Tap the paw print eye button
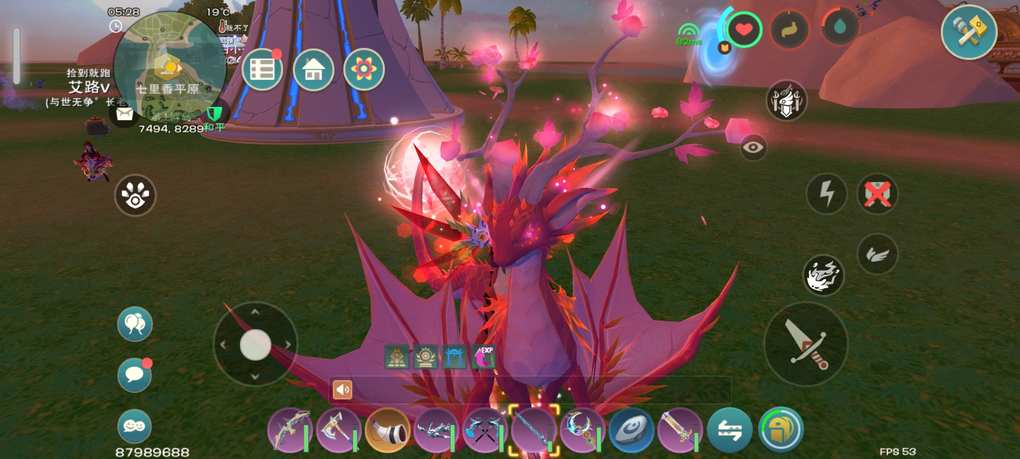The width and height of the screenshot is (1020, 459). 135,195
